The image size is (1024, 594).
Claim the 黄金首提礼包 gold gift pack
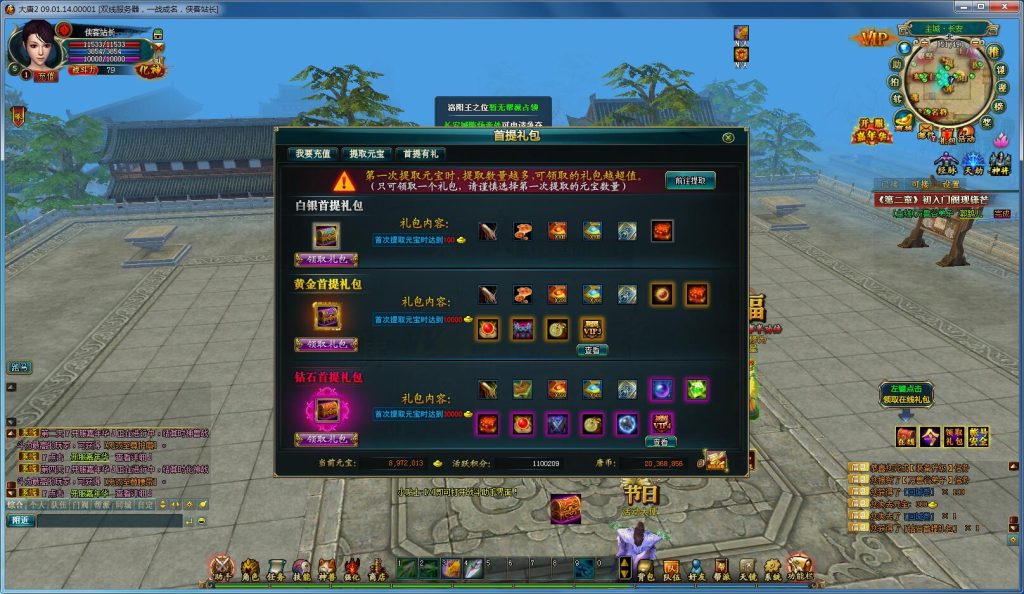point(326,344)
